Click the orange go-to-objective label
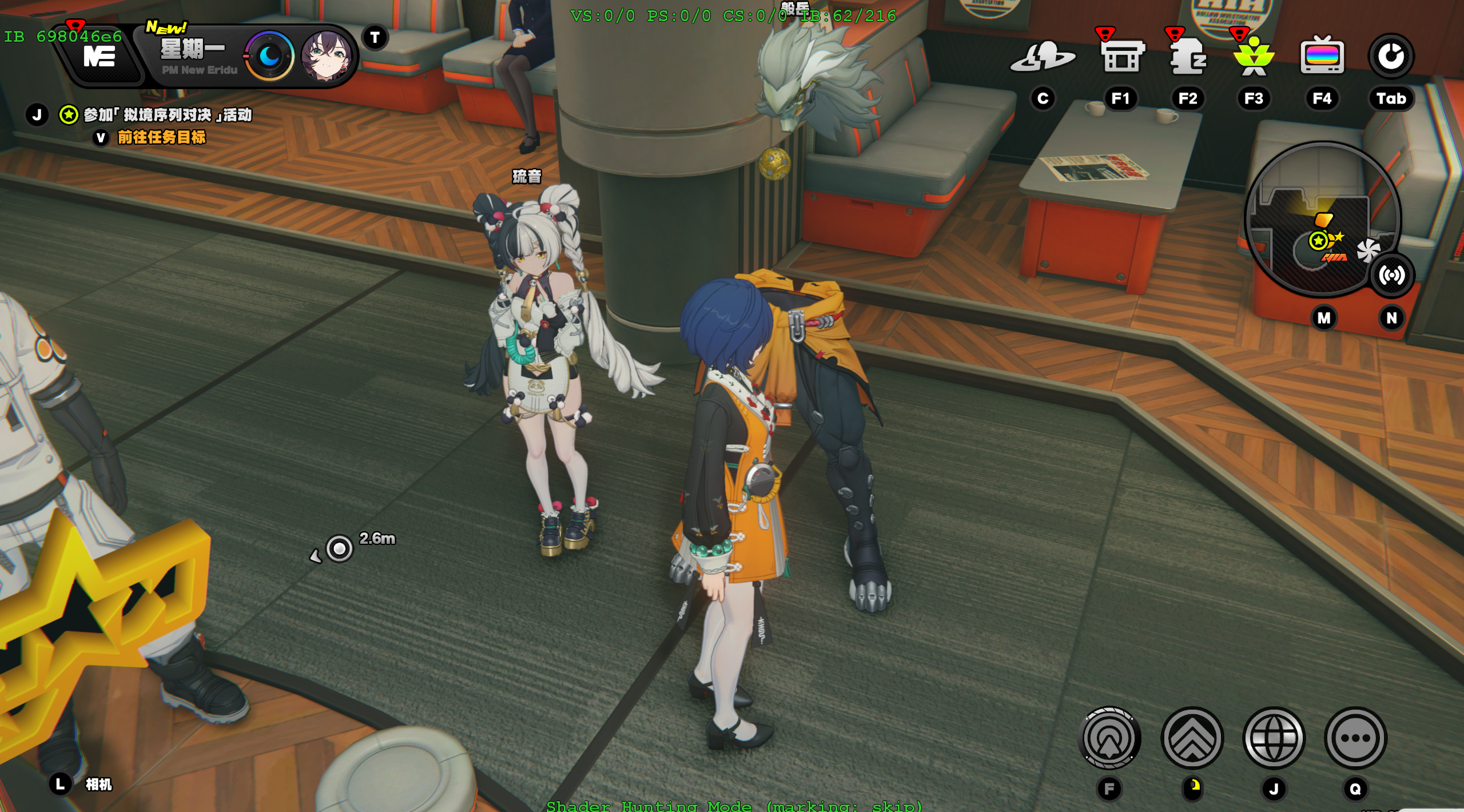 click(161, 137)
